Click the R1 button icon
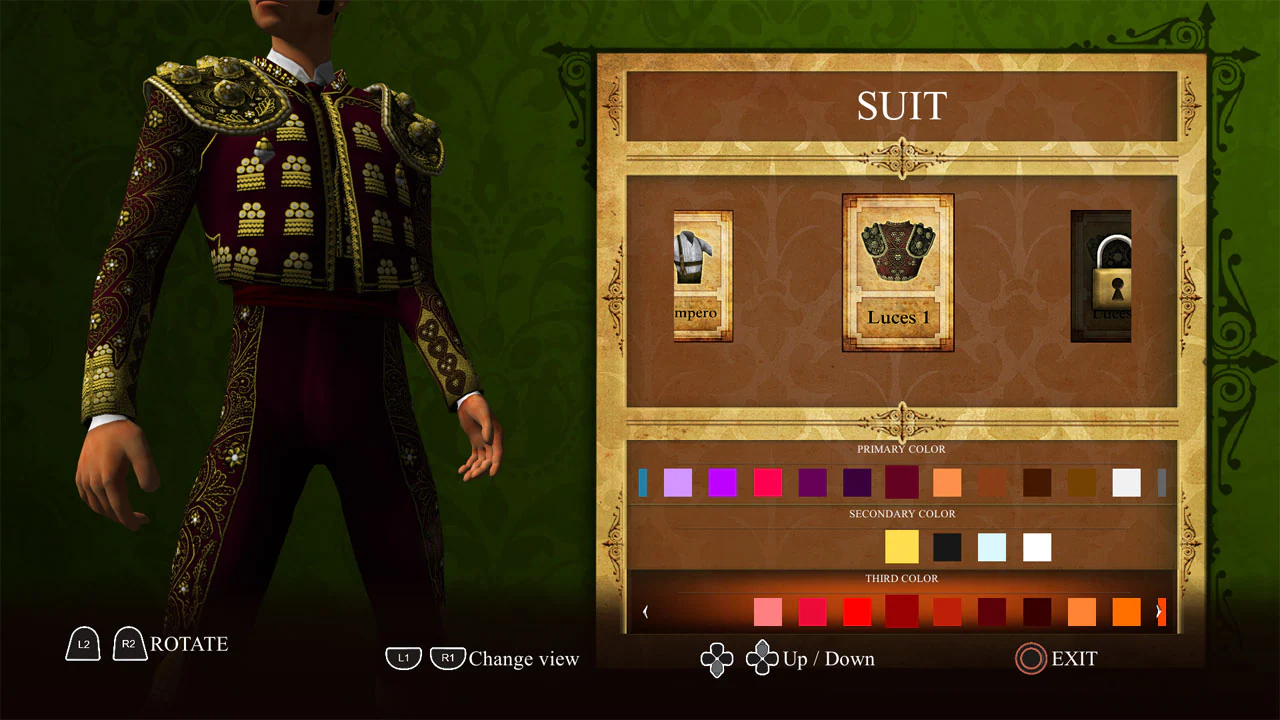 coord(447,658)
